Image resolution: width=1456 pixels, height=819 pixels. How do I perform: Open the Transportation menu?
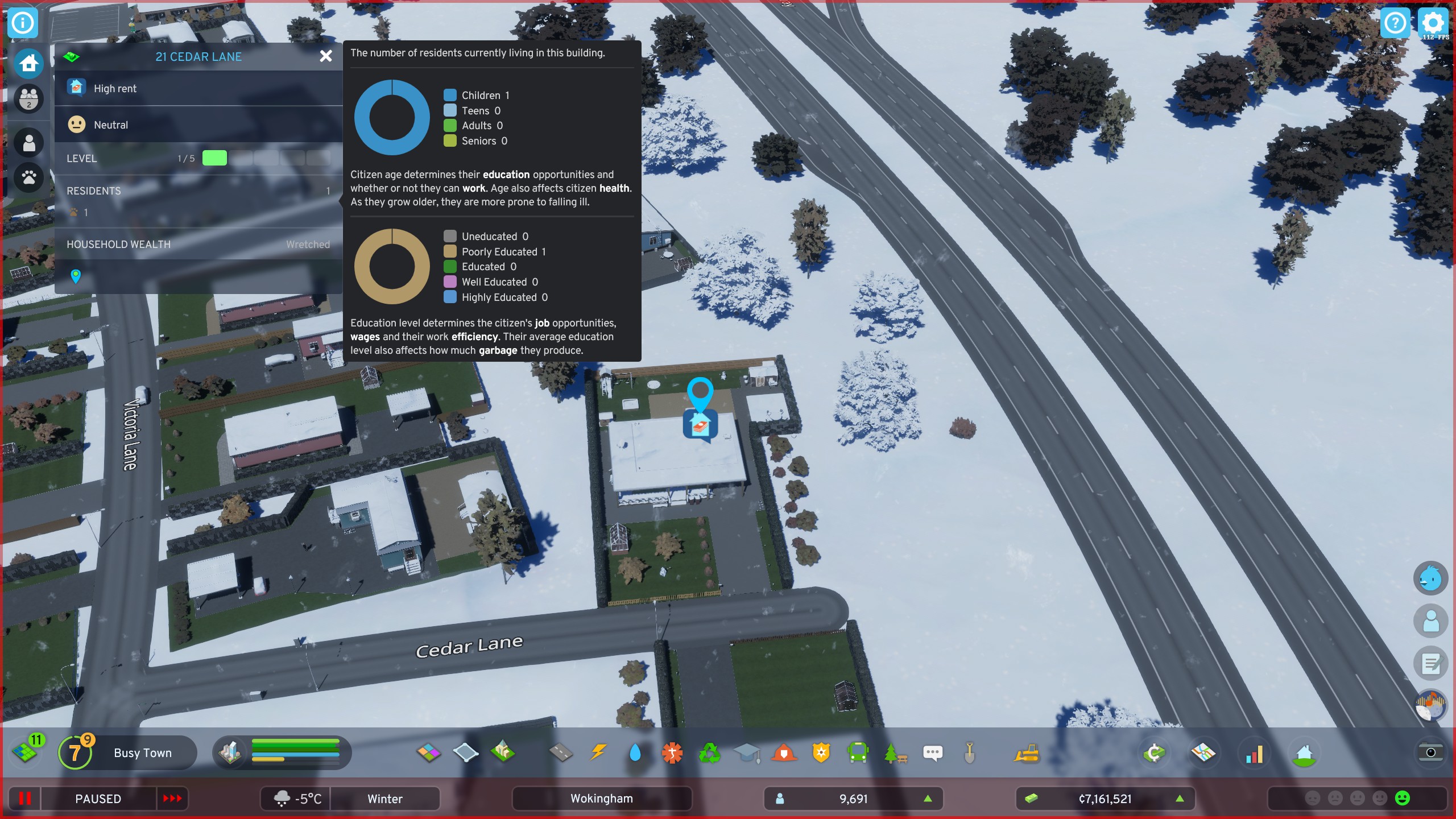859,752
